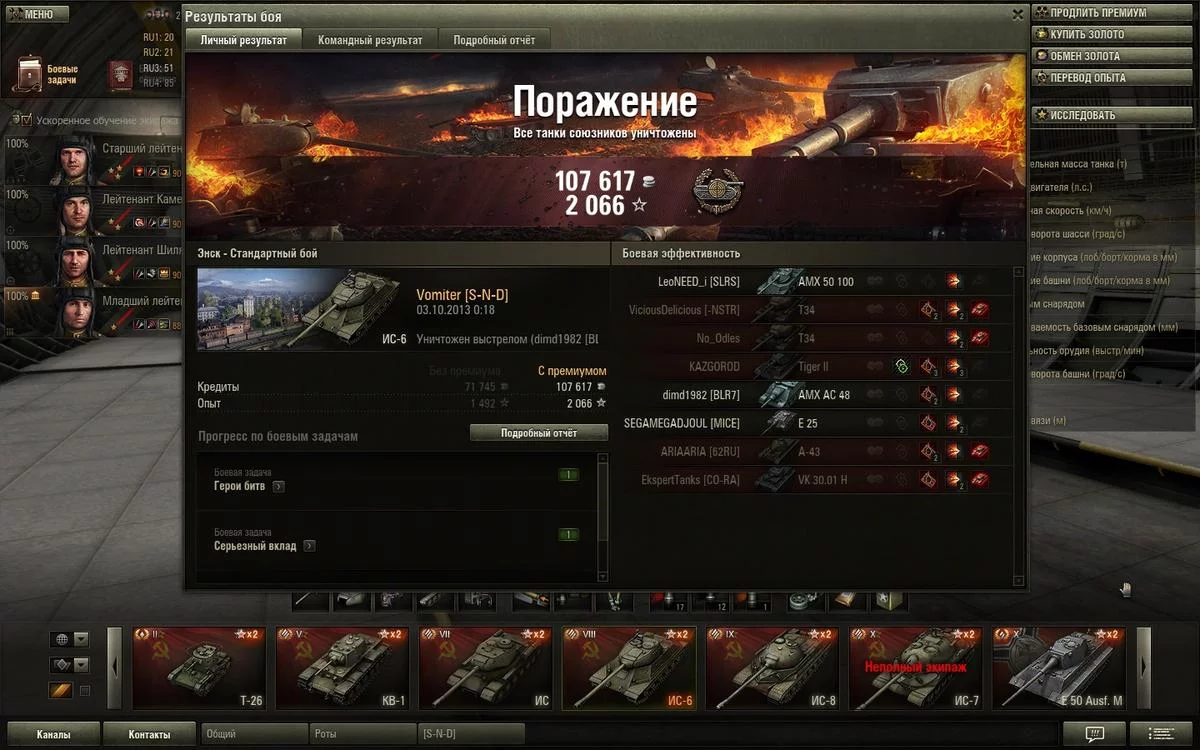Select the Т-26 tank in carousel

(200, 667)
